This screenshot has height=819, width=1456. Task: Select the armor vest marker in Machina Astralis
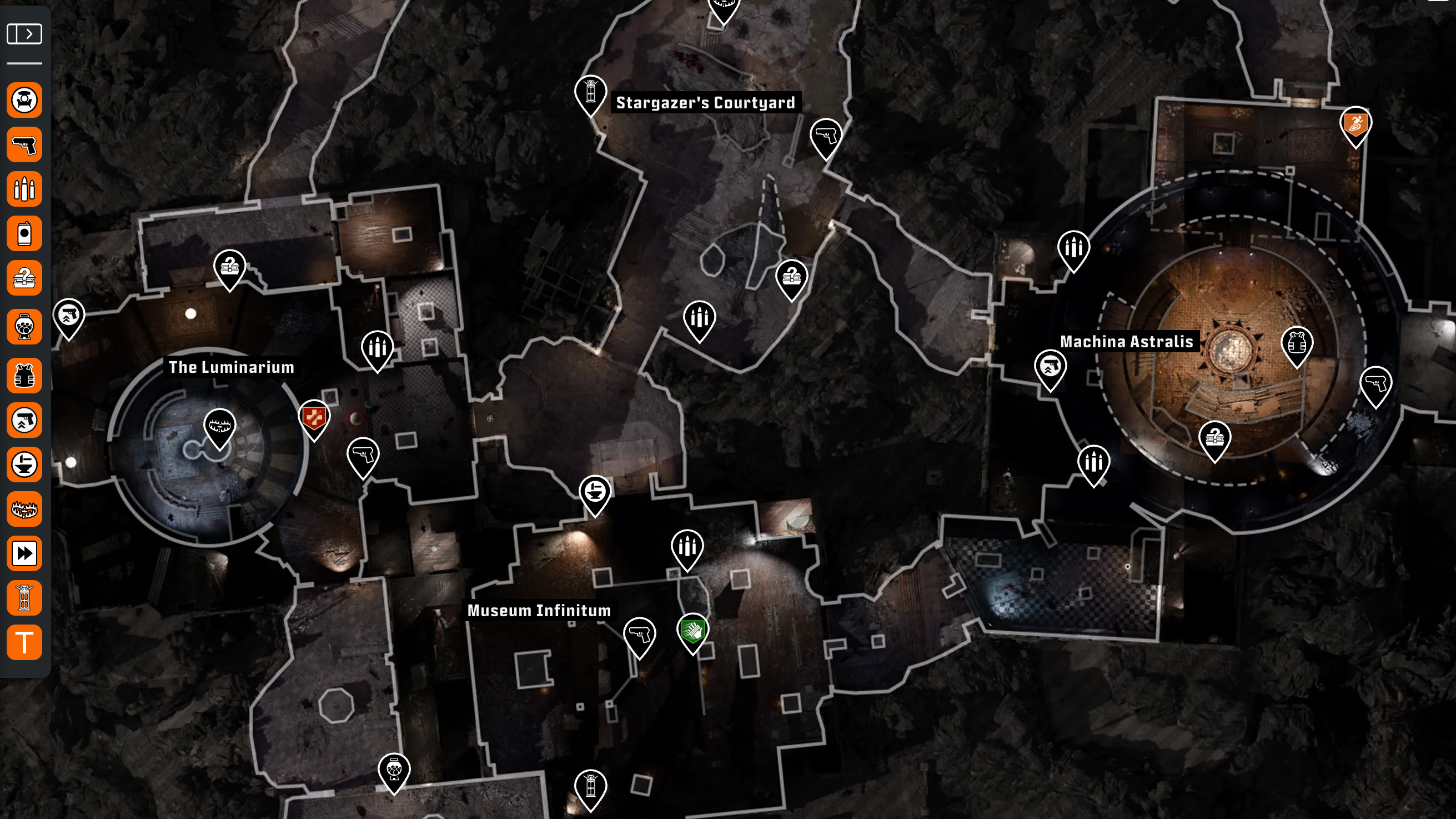point(1296,343)
